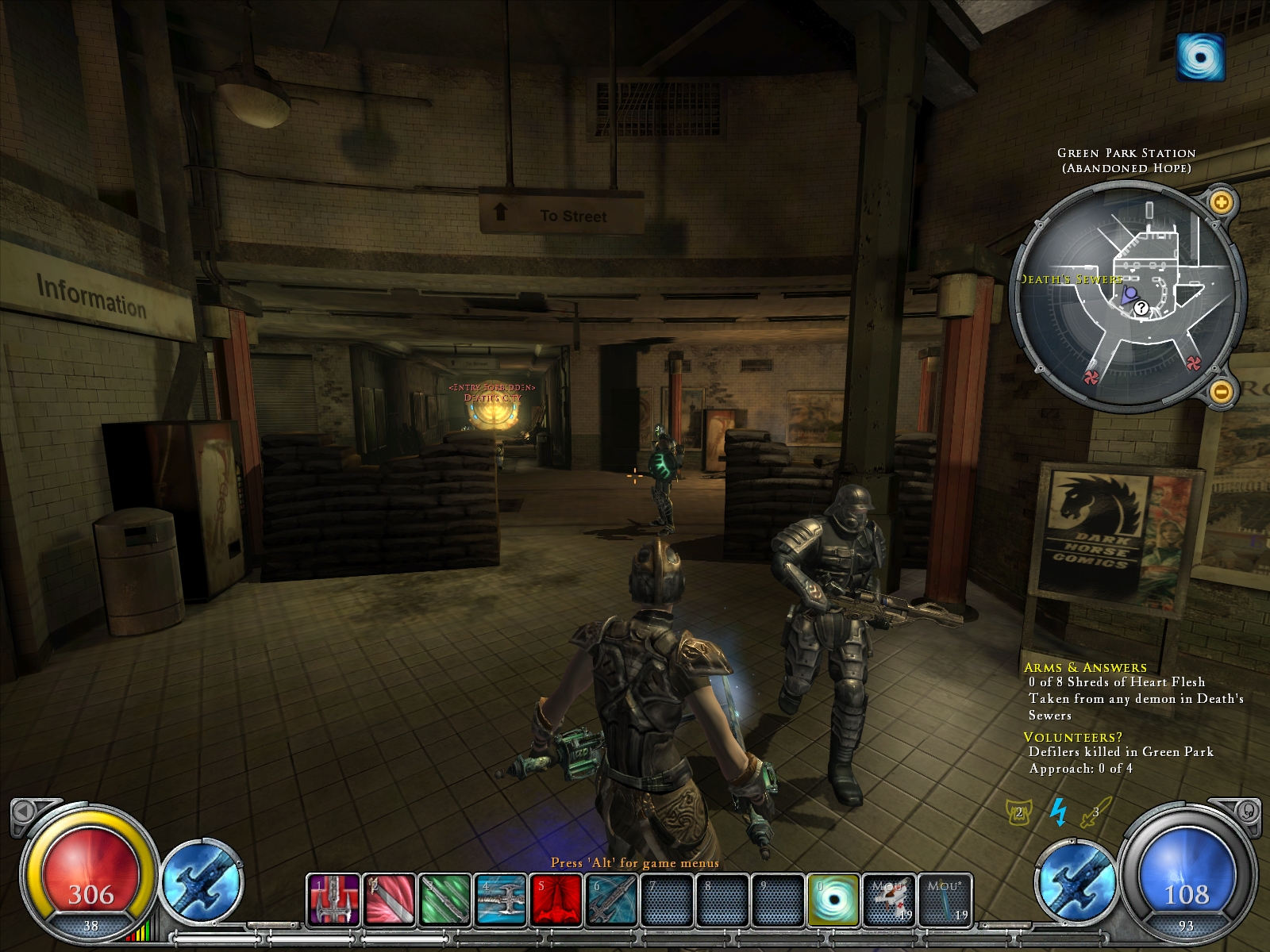The image size is (1270, 952).
Task: Zoom out the minimap with minus button
Action: tap(1222, 391)
